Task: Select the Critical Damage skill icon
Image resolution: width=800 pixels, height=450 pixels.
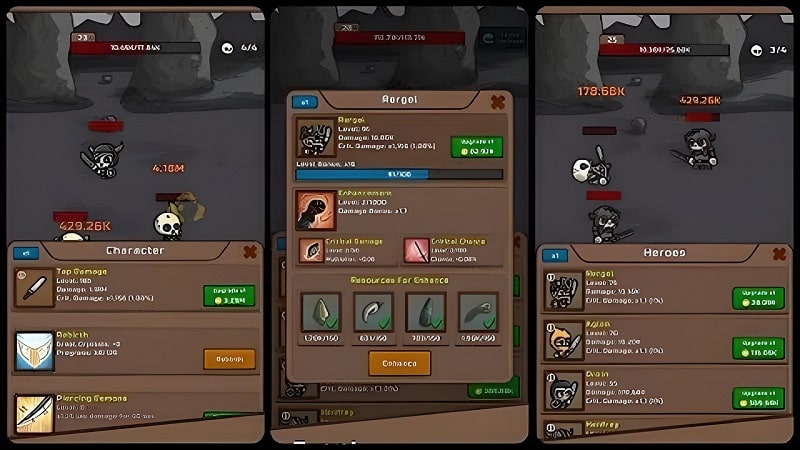Action: coord(310,250)
